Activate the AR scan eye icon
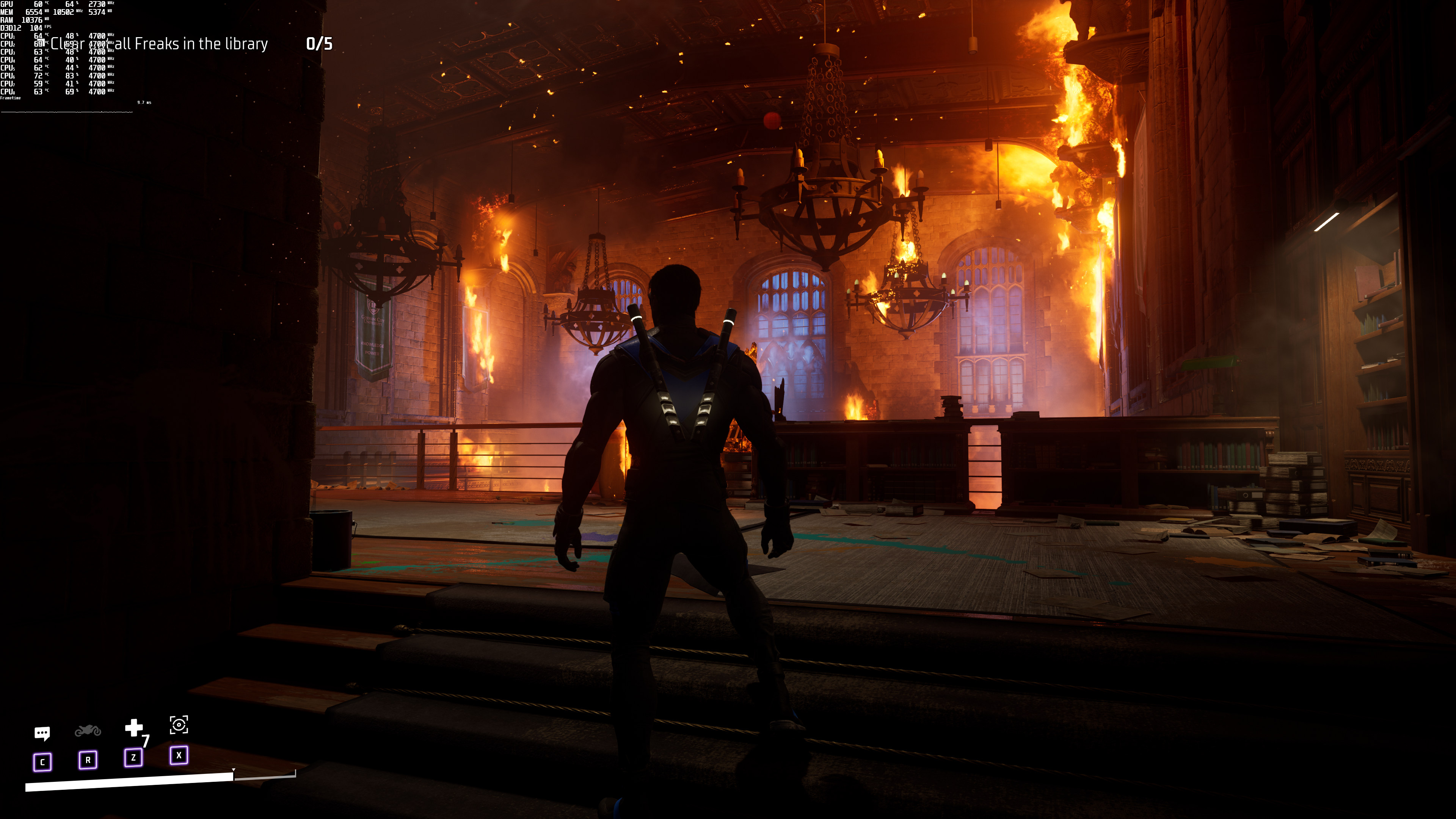1456x819 pixels. [x=179, y=725]
